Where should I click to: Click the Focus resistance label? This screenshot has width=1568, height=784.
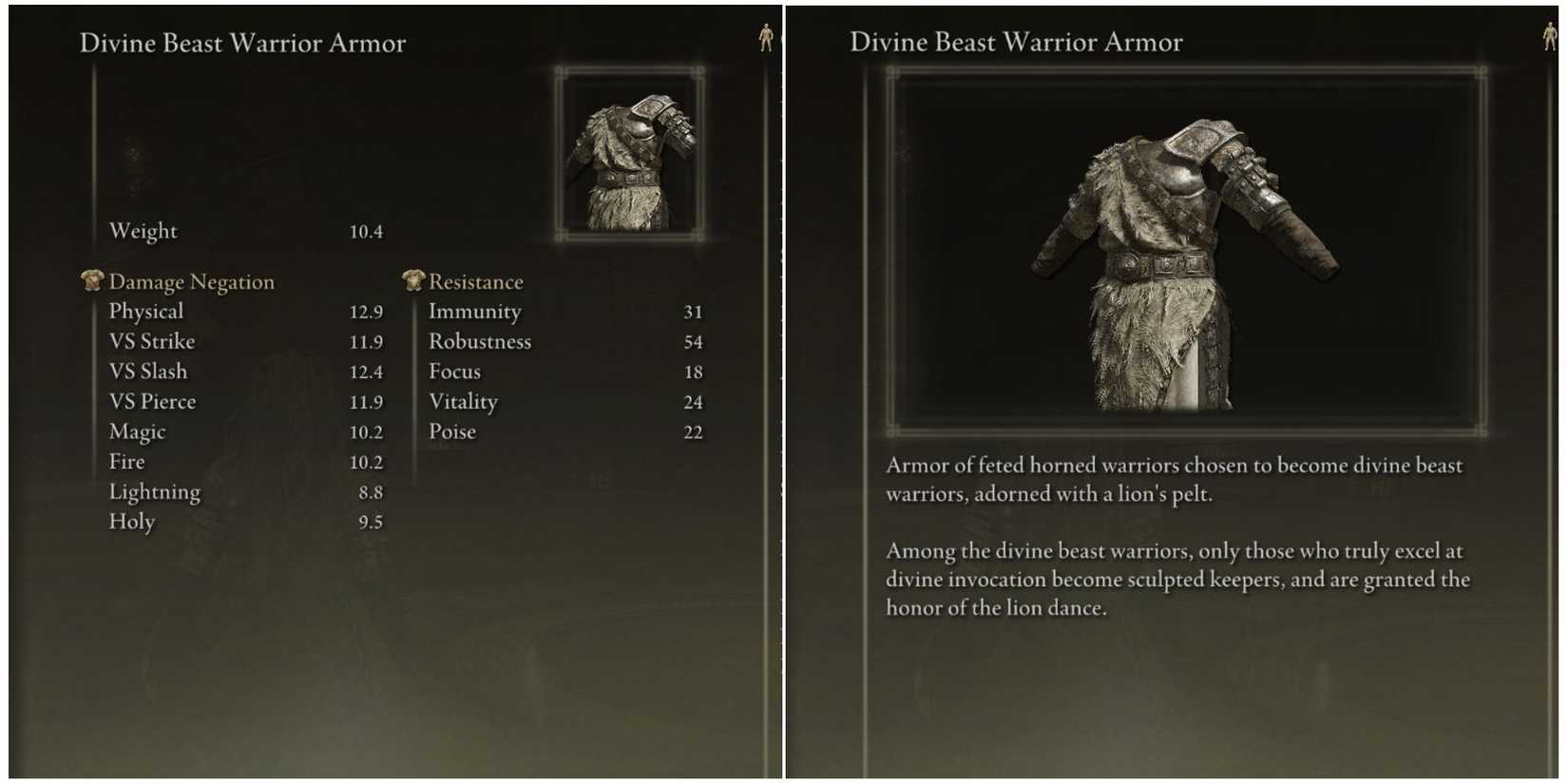point(454,372)
